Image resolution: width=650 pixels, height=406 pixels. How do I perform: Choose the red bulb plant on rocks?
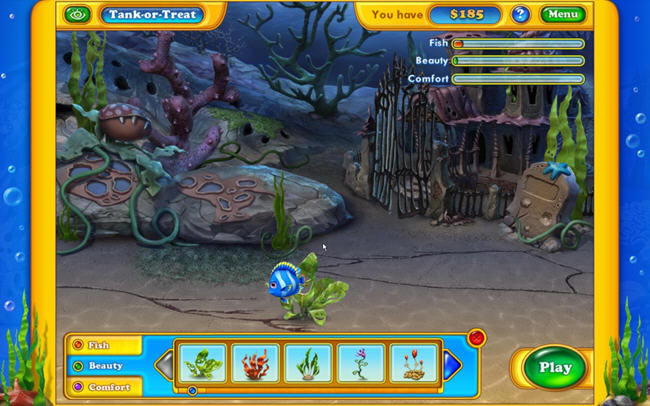tap(412, 362)
